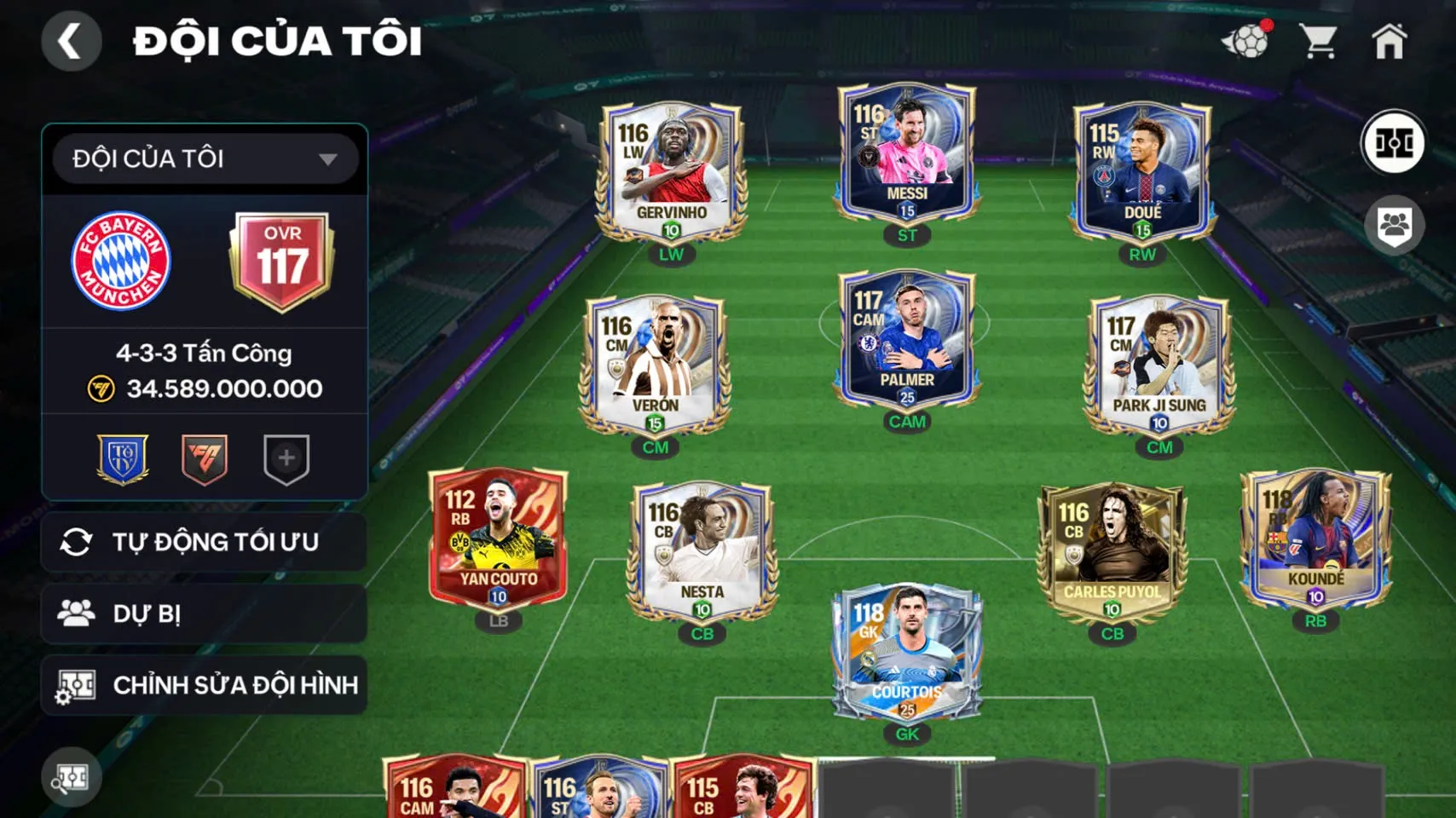Viewport: 1456px width, 818px height.
Task: Open the football notification icon
Action: click(1245, 41)
